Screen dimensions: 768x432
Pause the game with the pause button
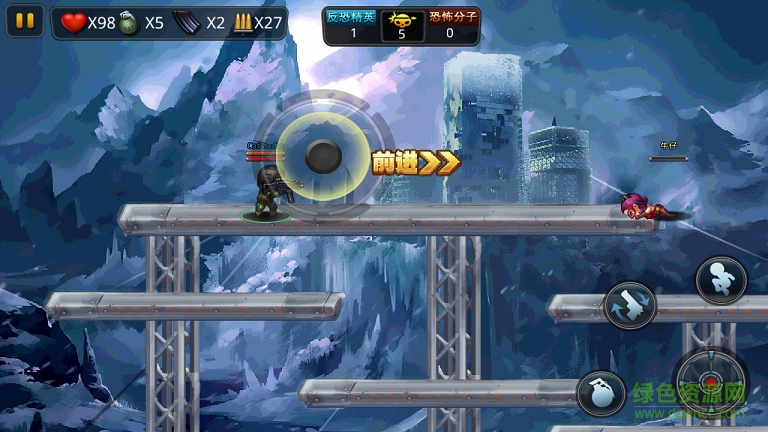coord(26,21)
